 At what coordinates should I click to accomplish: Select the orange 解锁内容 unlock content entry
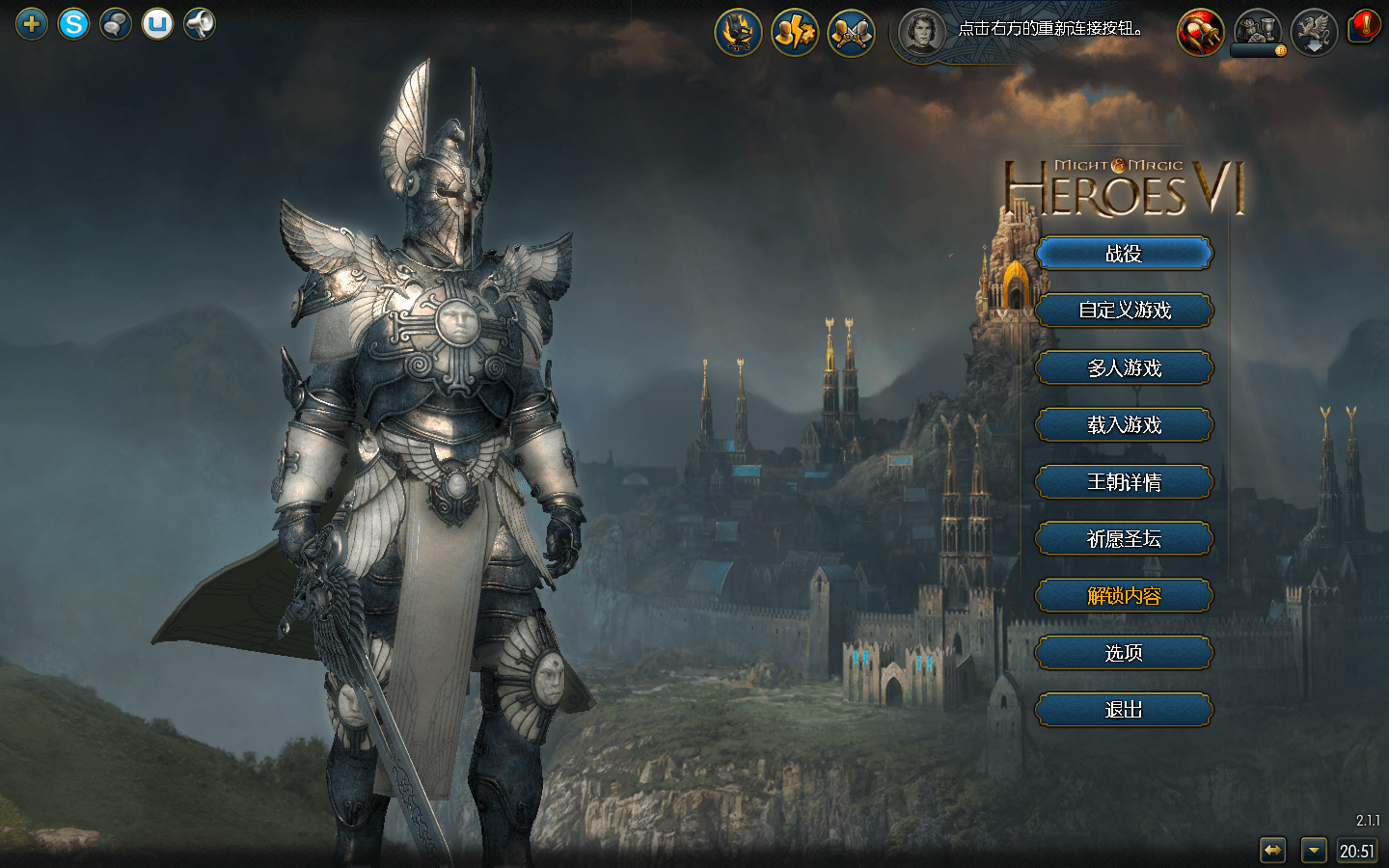point(1124,595)
